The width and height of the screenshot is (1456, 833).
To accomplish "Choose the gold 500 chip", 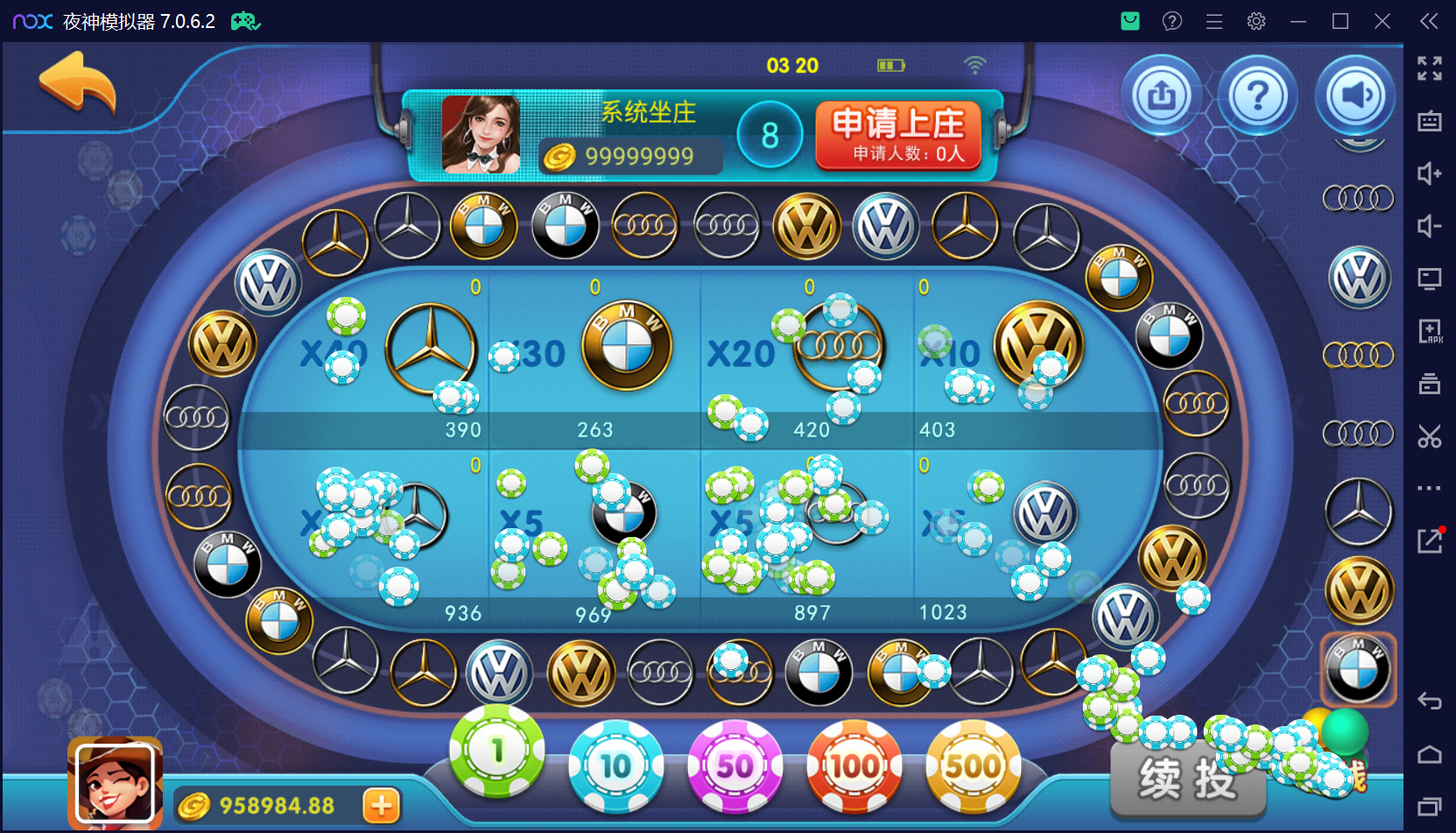I will coord(973,766).
